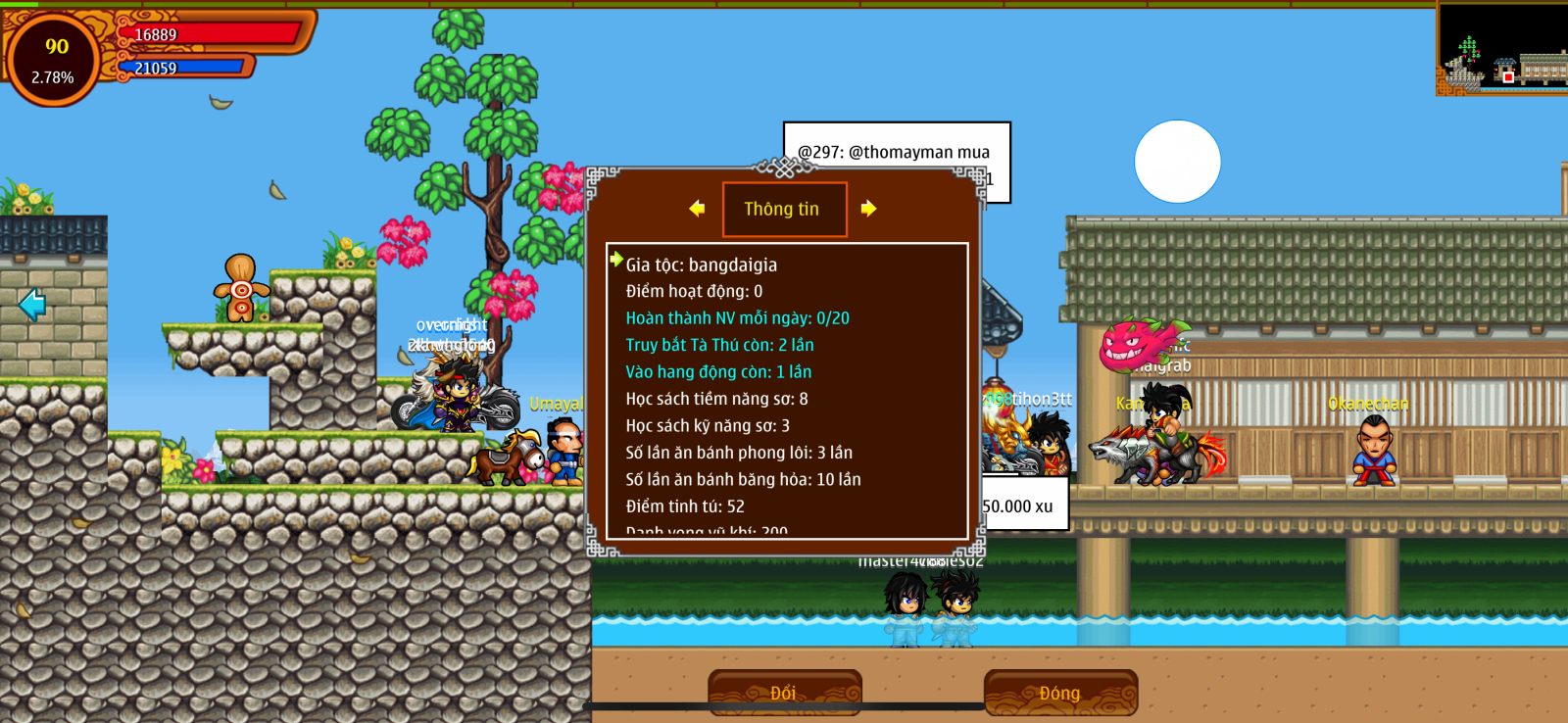1568x723 pixels.
Task: Choose the Hoàn thành NV mỗi ngày row
Action: (737, 318)
